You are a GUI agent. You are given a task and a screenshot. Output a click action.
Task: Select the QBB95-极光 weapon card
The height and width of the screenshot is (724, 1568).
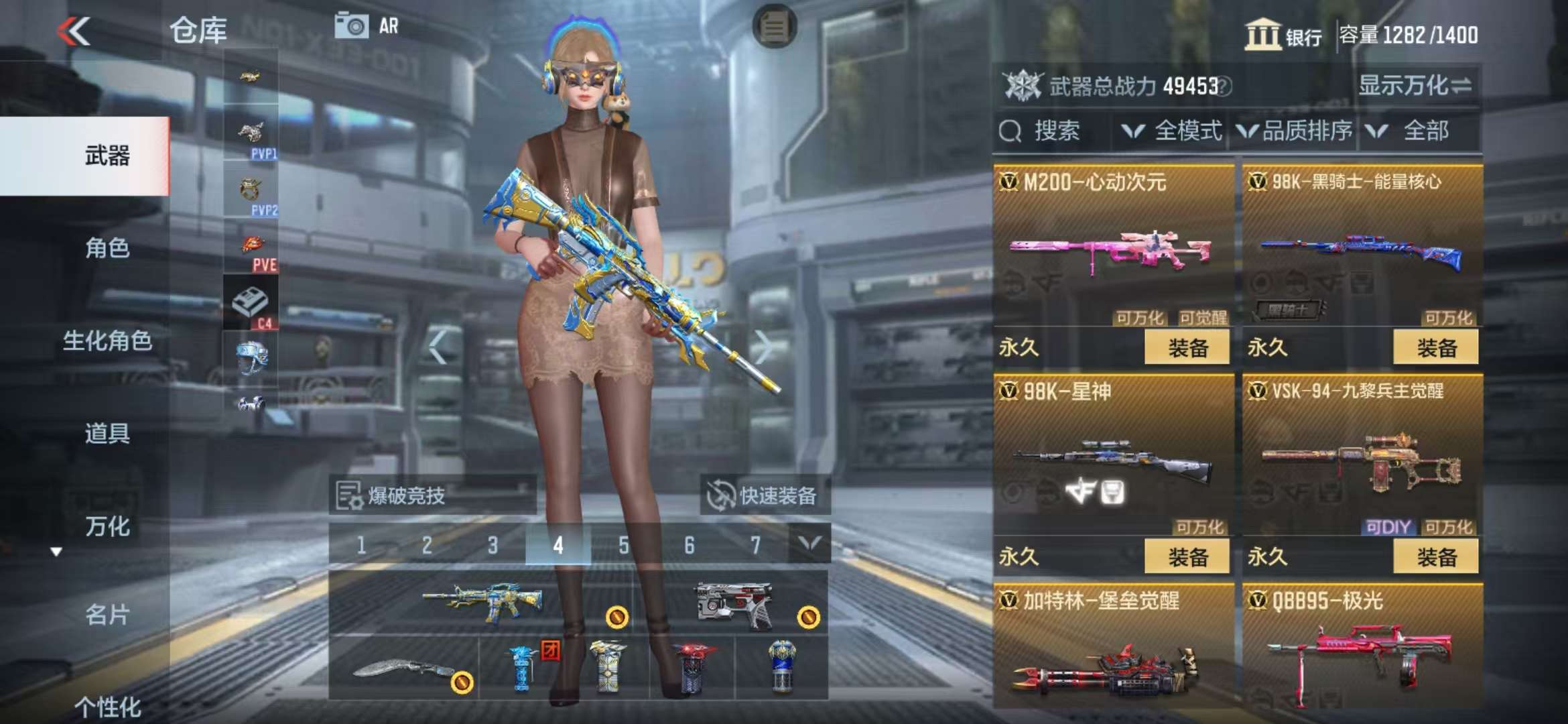[1362, 647]
